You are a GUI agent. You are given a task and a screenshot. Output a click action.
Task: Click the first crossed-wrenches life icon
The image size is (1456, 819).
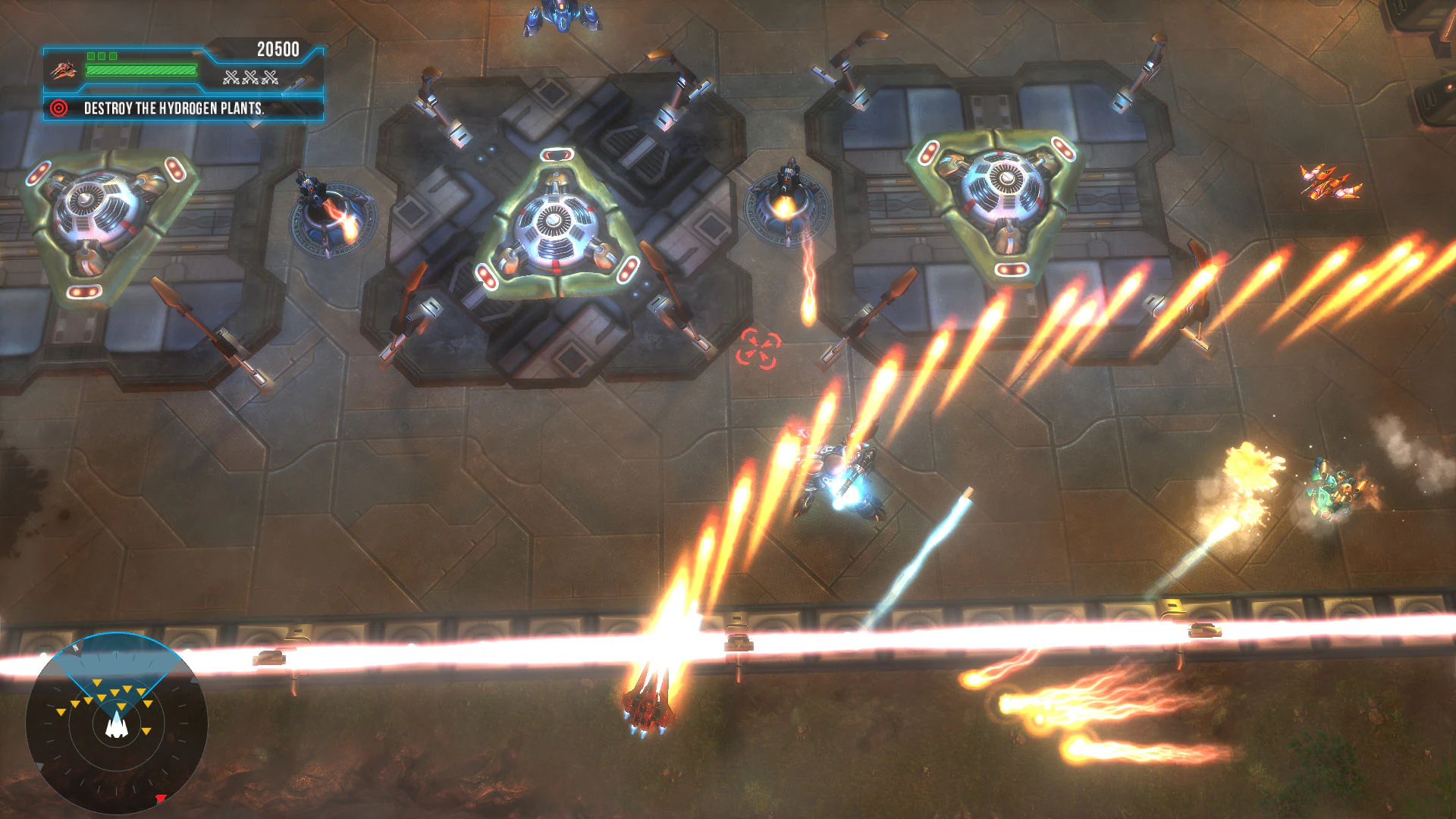tap(231, 77)
